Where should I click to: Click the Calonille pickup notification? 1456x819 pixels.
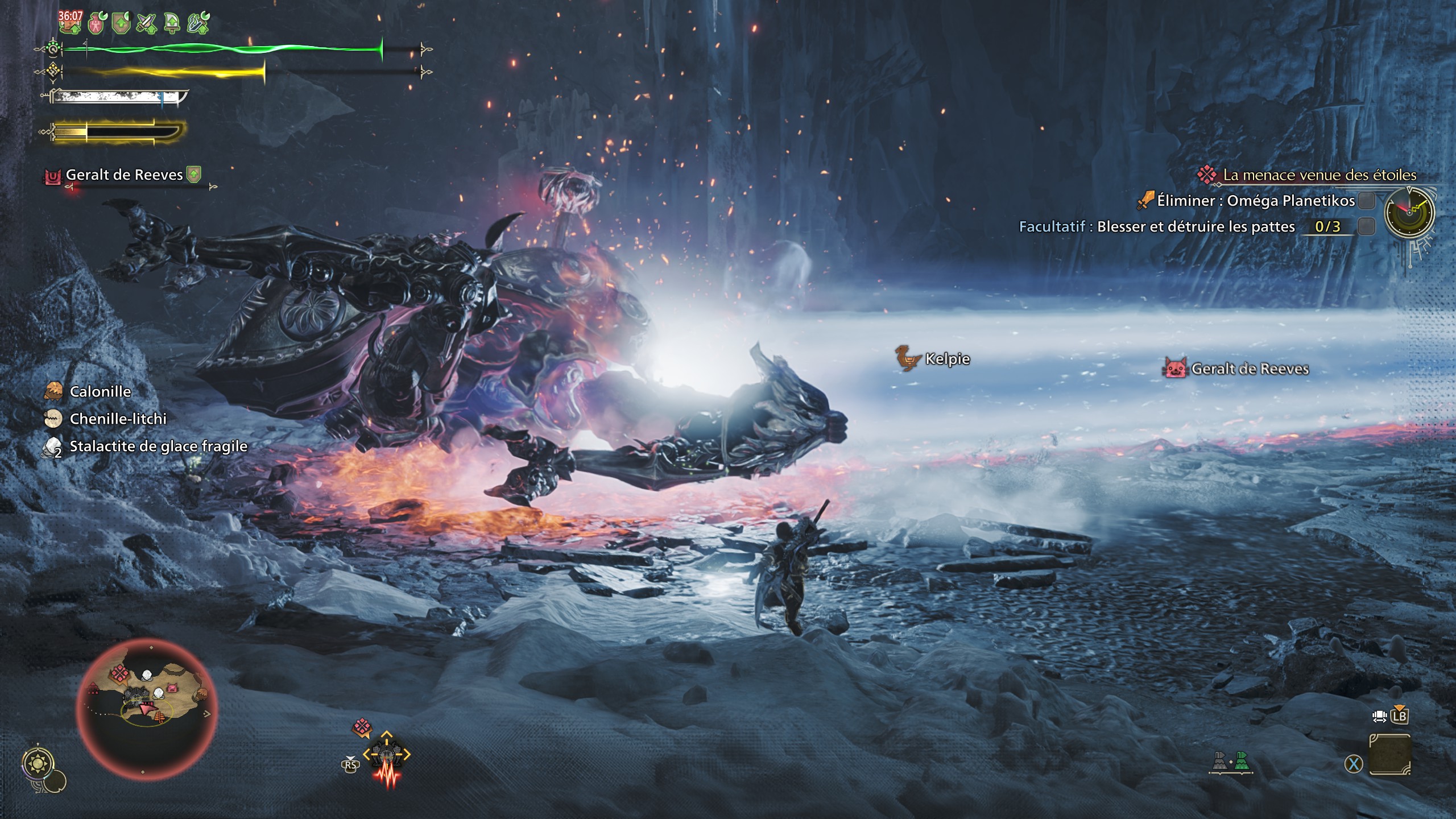point(100,392)
